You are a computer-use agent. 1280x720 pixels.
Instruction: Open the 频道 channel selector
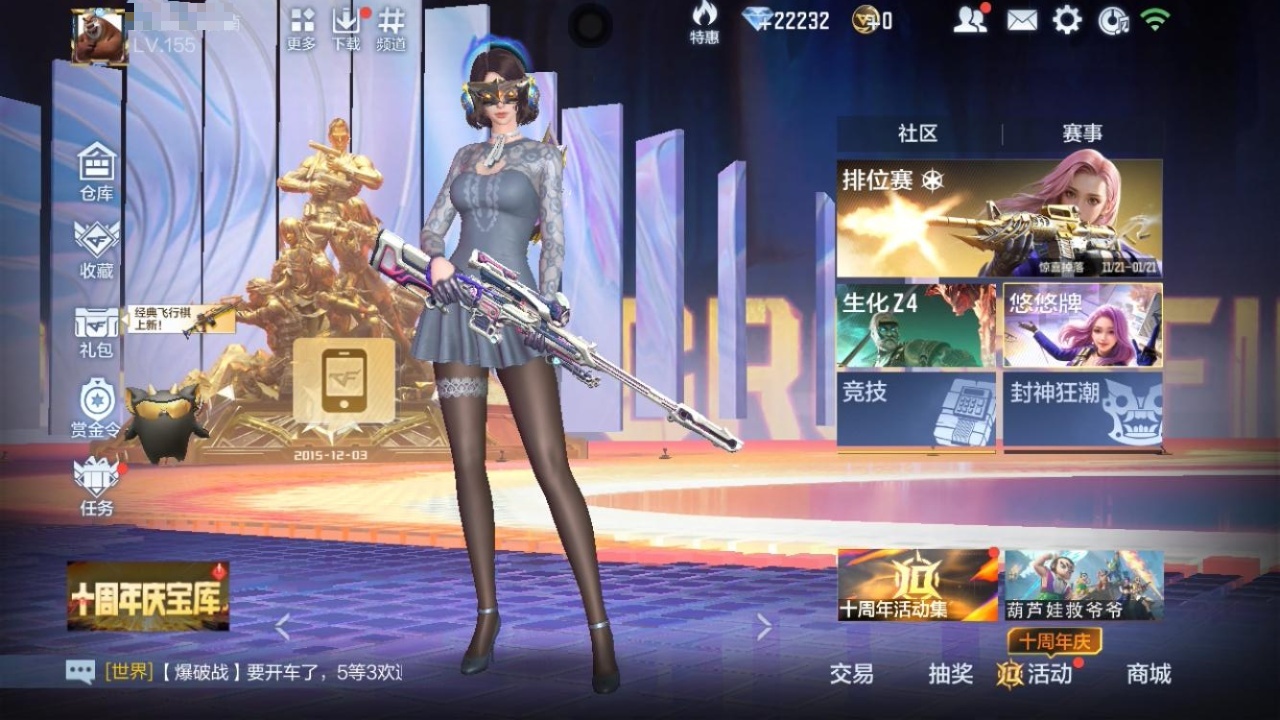tap(391, 28)
